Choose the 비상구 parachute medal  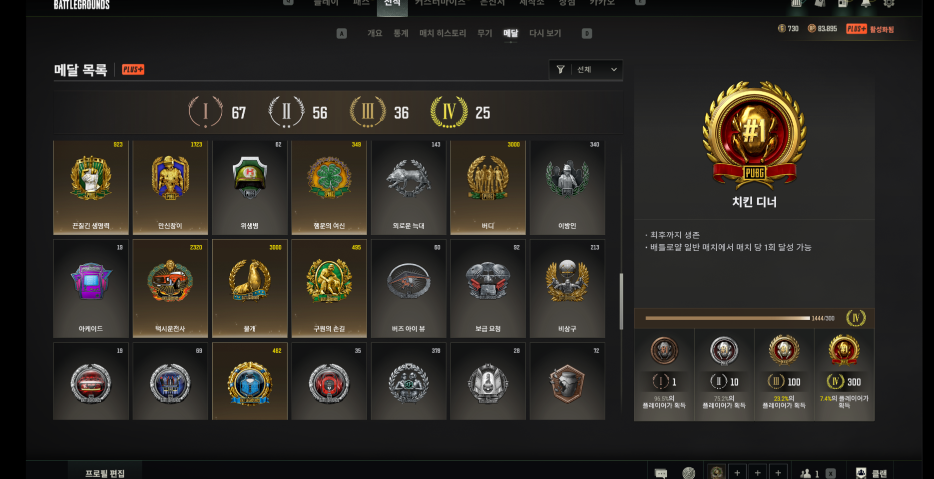(x=567, y=287)
